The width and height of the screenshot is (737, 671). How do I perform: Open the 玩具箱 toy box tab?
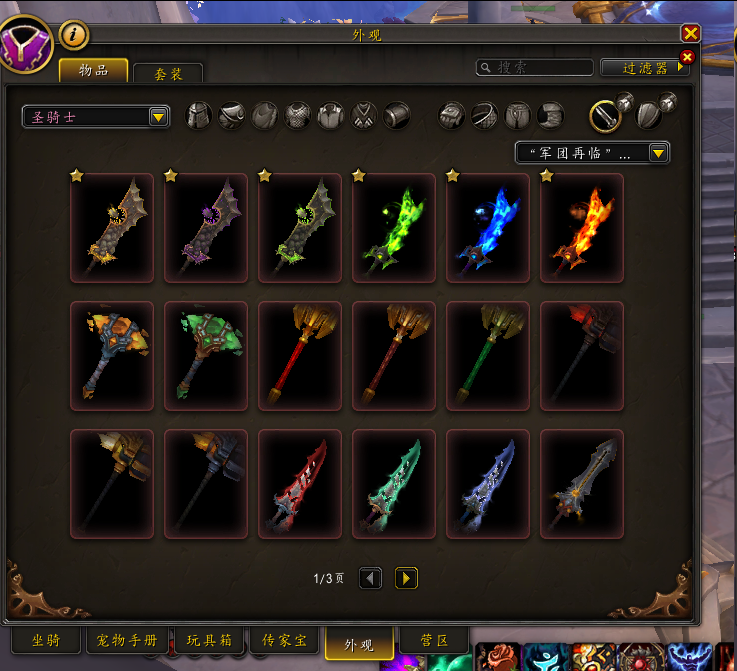(210, 640)
